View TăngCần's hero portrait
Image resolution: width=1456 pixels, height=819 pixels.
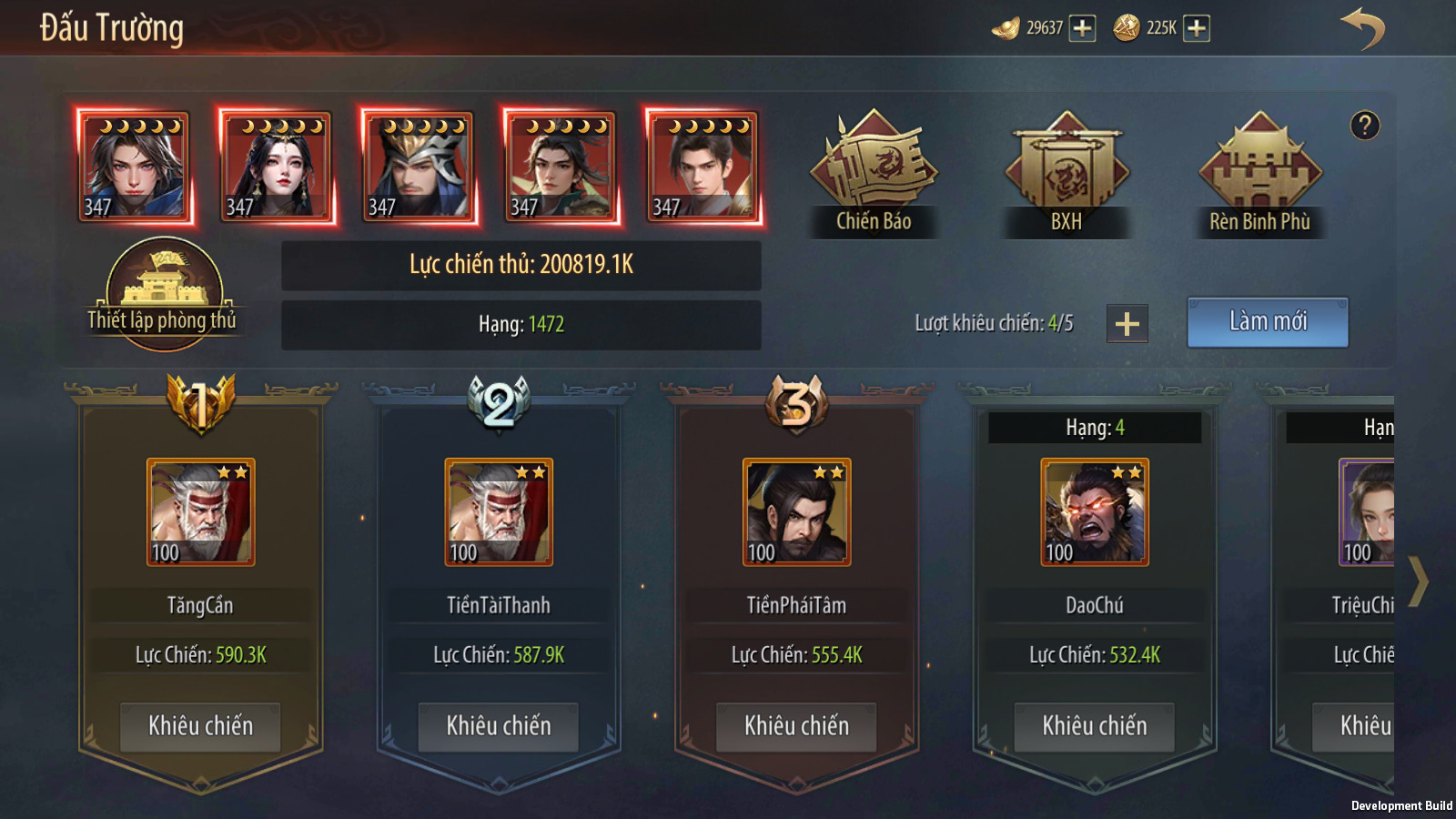tap(201, 512)
